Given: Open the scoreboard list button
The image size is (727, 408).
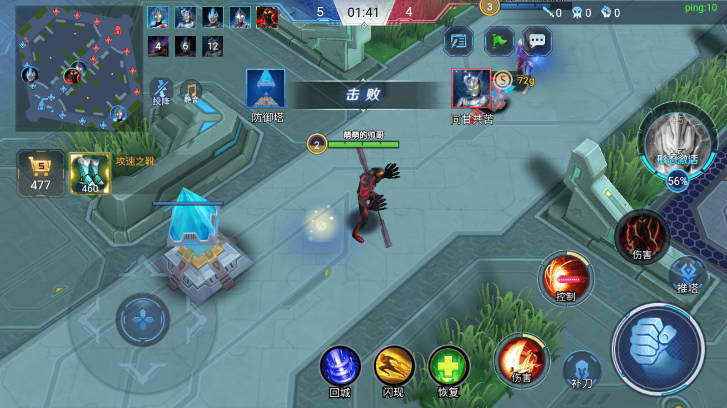Looking at the screenshot, I should 459,41.
